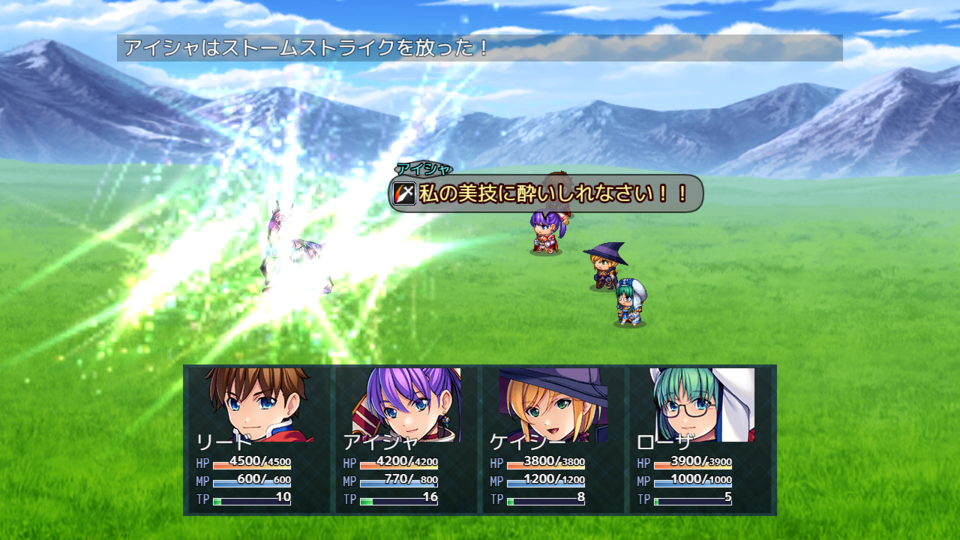Pick Casey's witch-hat portrait panel
This screenshot has height=540, width=960.
tap(553, 405)
